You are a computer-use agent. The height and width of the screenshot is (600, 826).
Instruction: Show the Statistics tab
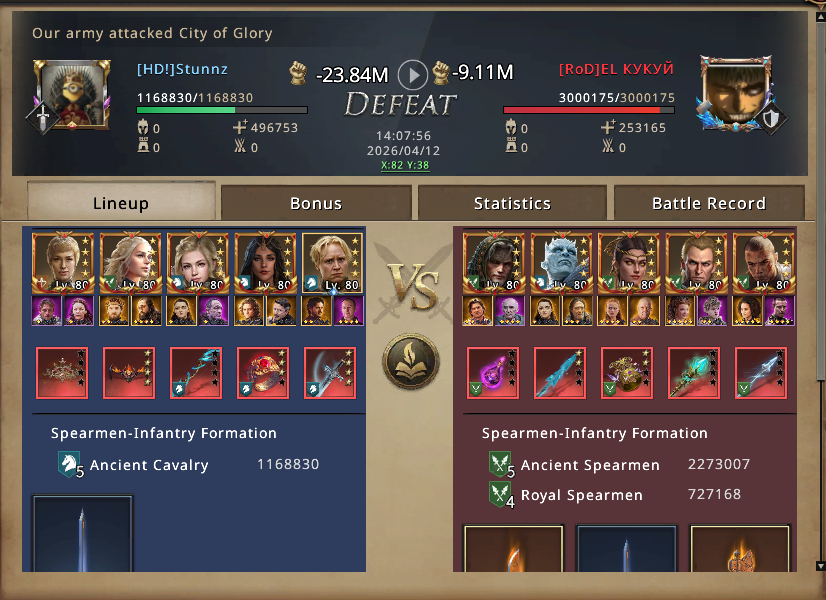[x=512, y=203]
